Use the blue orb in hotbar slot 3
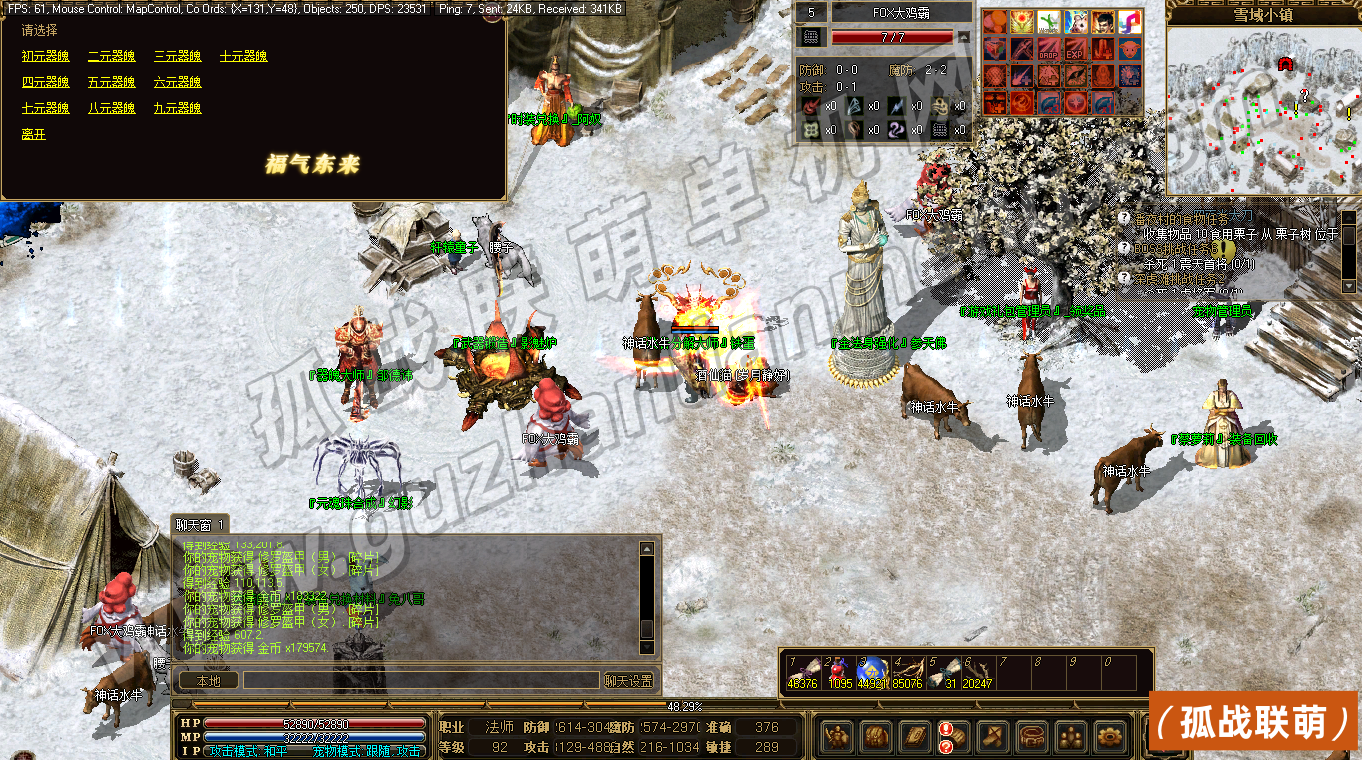The image size is (1362, 760). (x=872, y=672)
